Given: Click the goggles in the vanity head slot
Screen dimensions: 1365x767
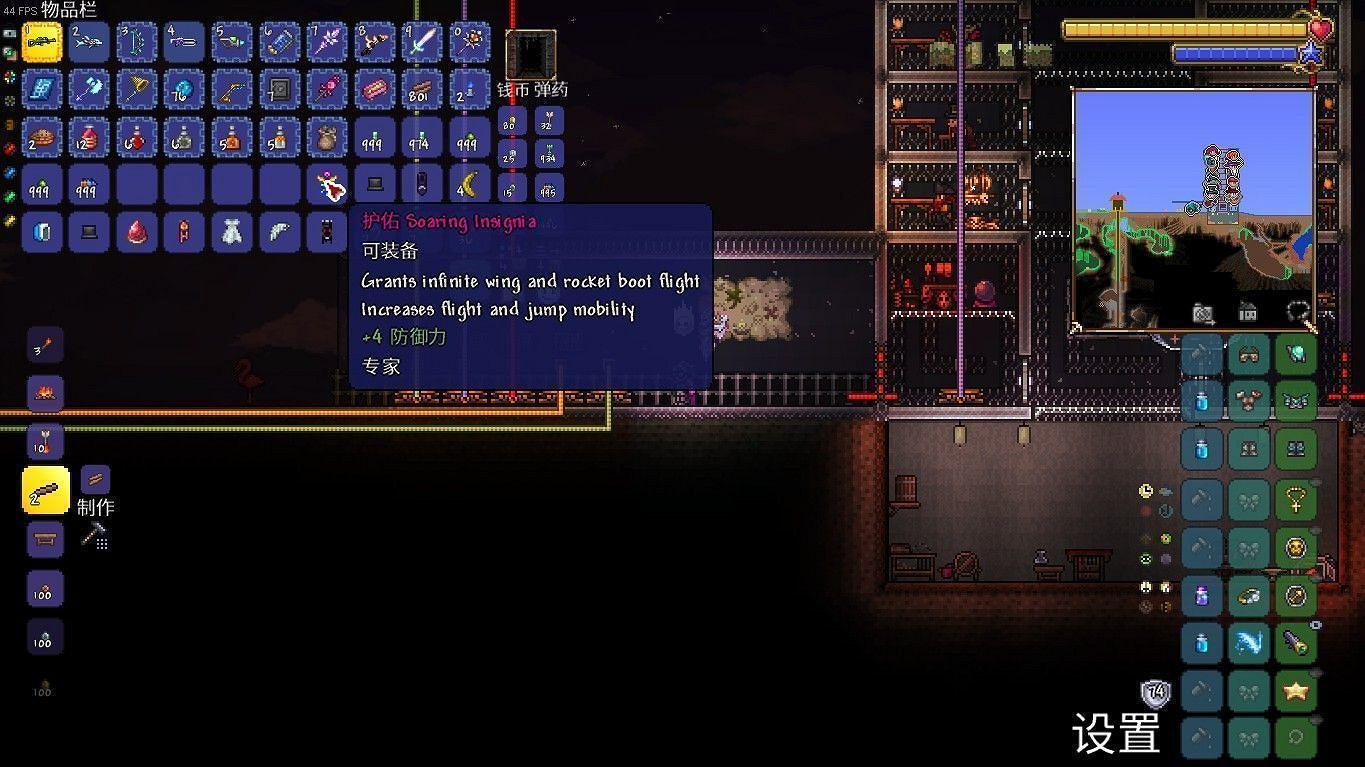Looking at the screenshot, I should tap(1248, 352).
